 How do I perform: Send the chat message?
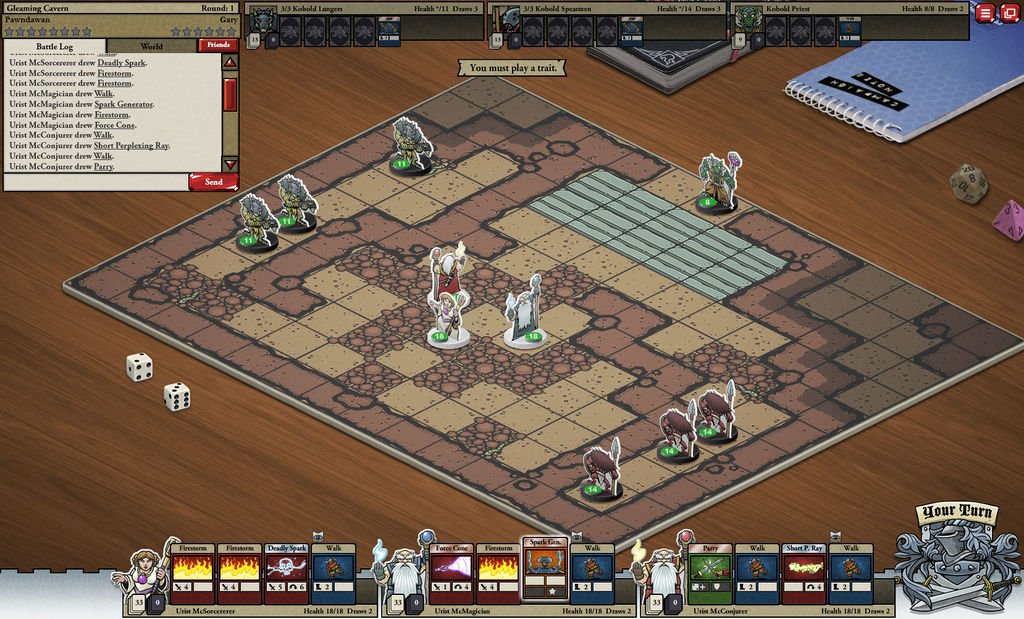(213, 182)
